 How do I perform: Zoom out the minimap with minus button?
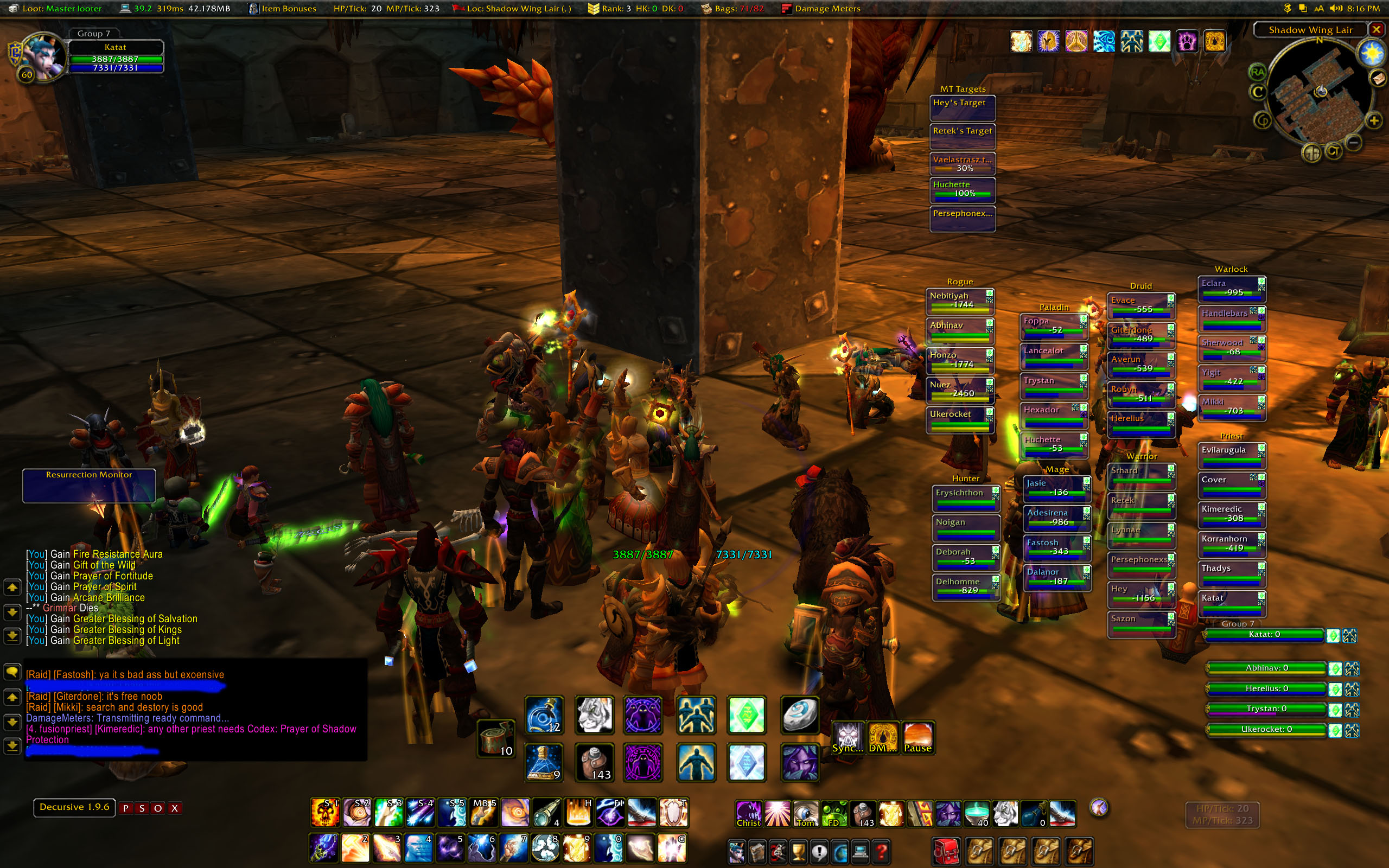pyautogui.click(x=1353, y=142)
